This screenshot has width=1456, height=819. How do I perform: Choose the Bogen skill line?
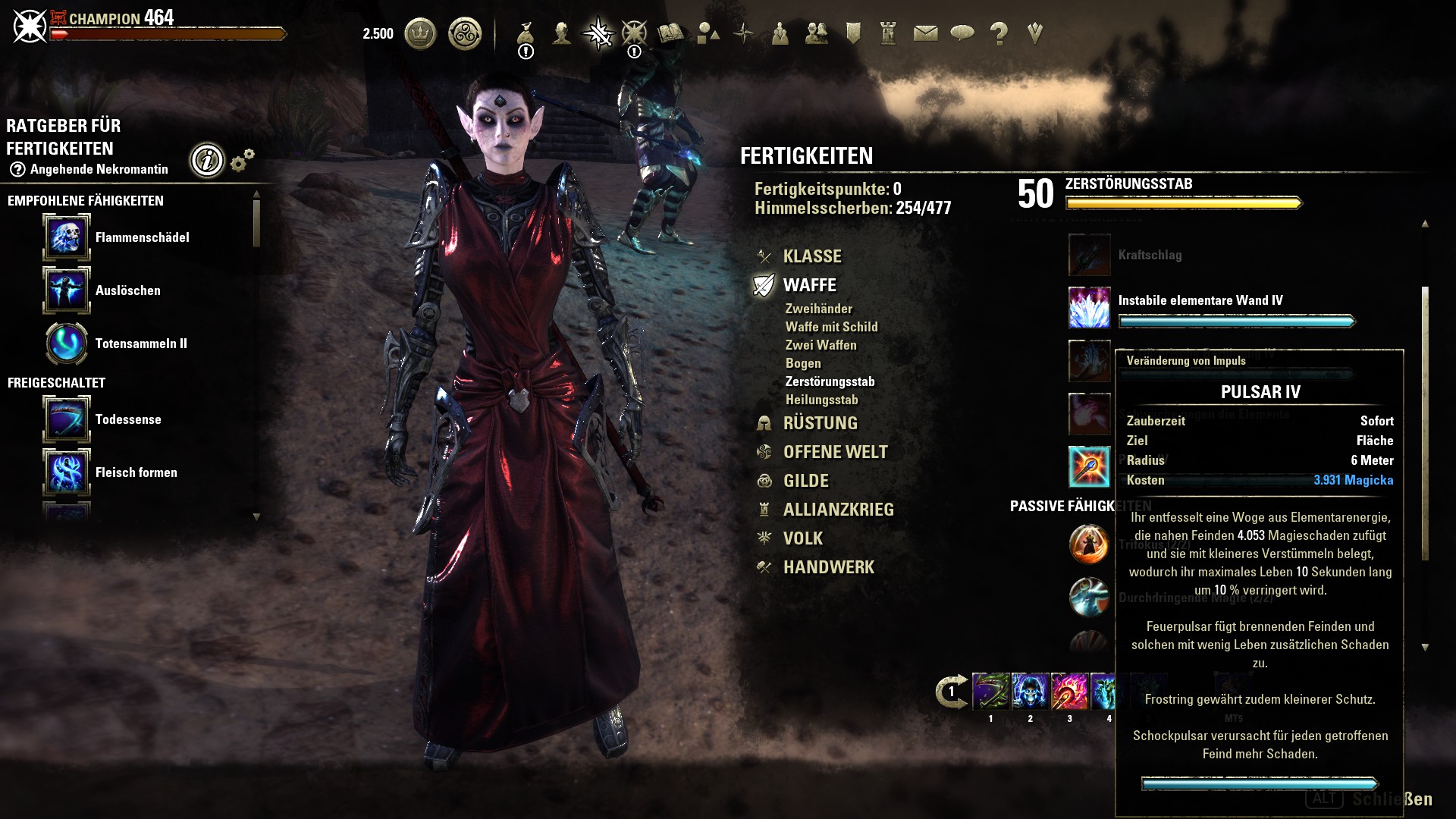tap(803, 363)
